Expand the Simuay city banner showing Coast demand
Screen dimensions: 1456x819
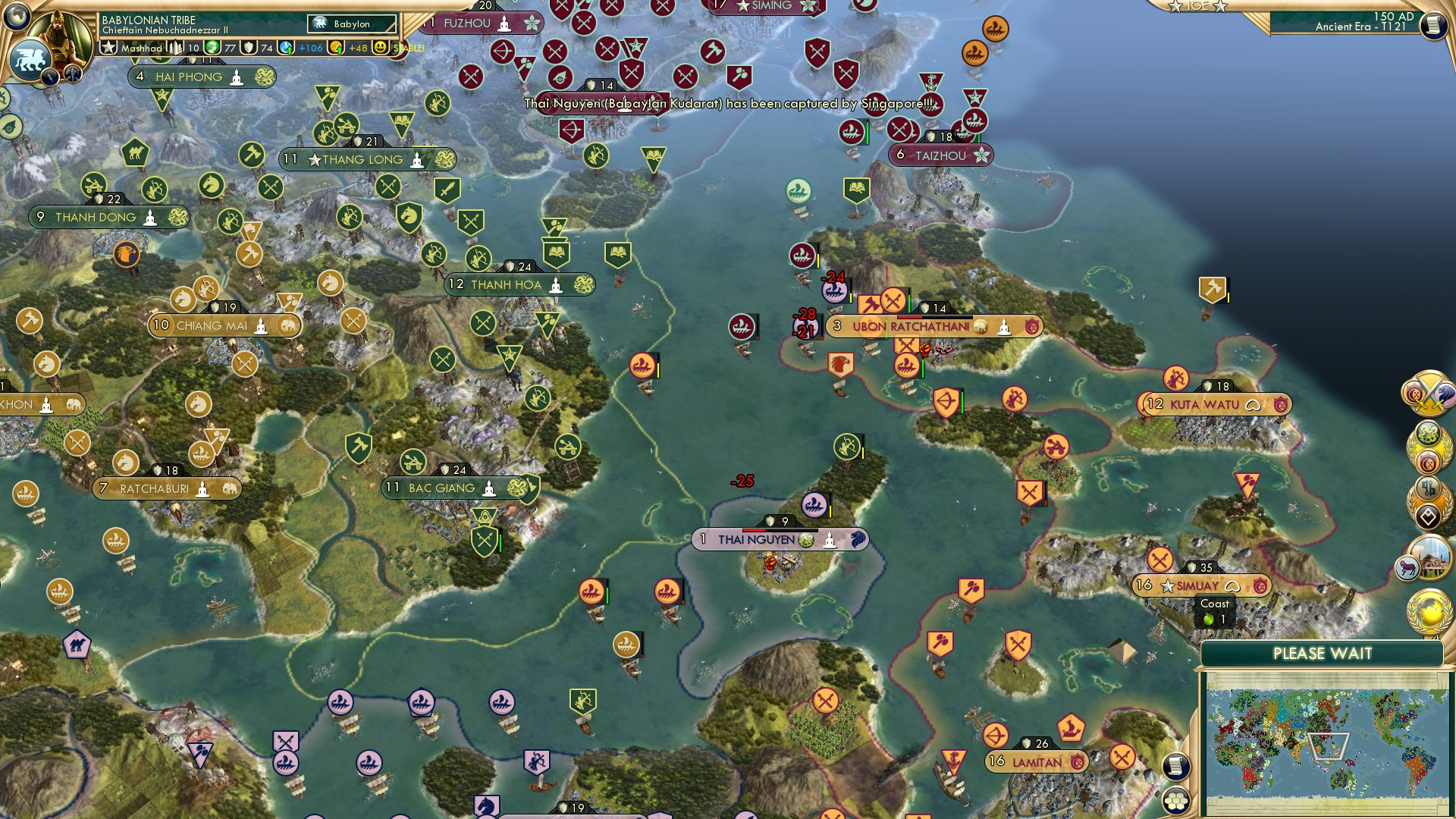pyautogui.click(x=1197, y=585)
